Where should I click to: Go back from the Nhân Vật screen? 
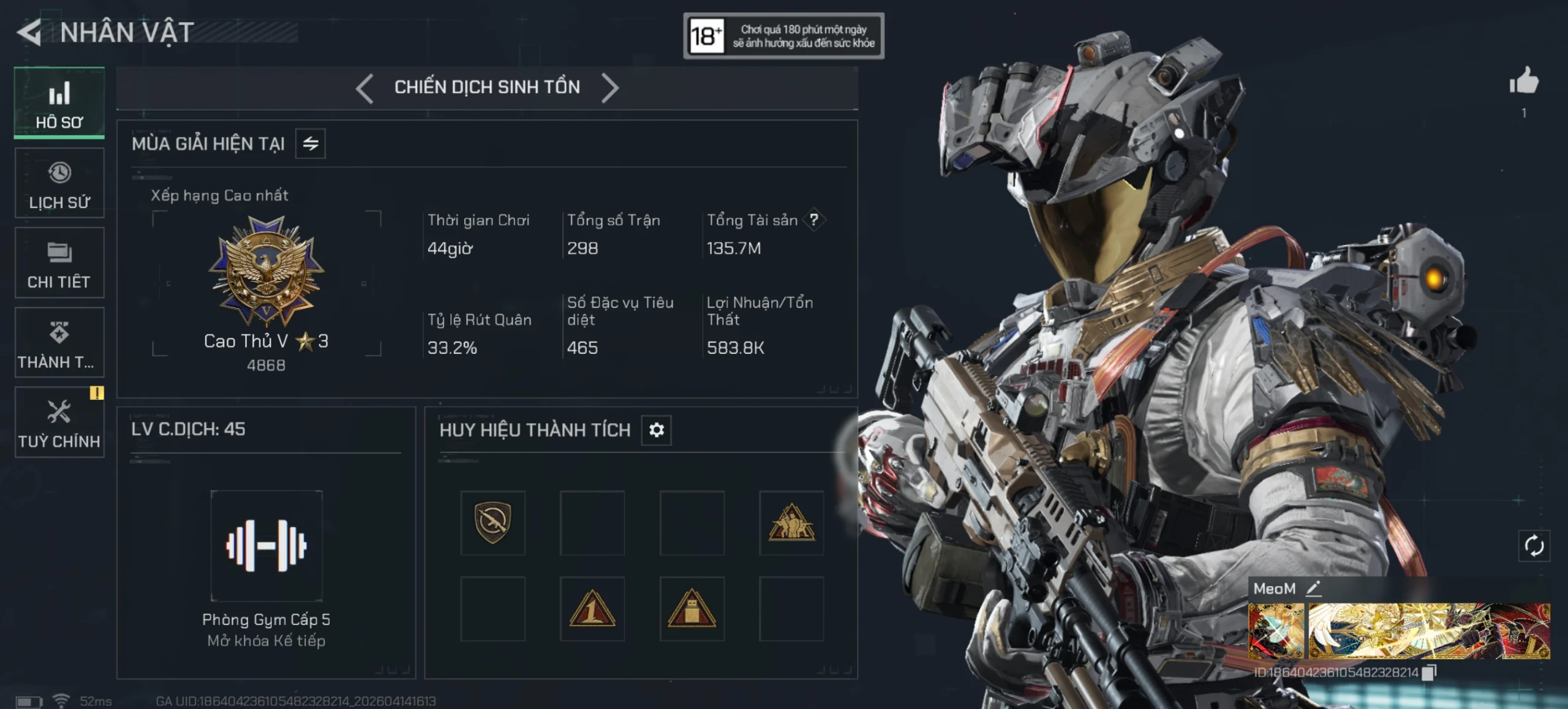(x=29, y=33)
